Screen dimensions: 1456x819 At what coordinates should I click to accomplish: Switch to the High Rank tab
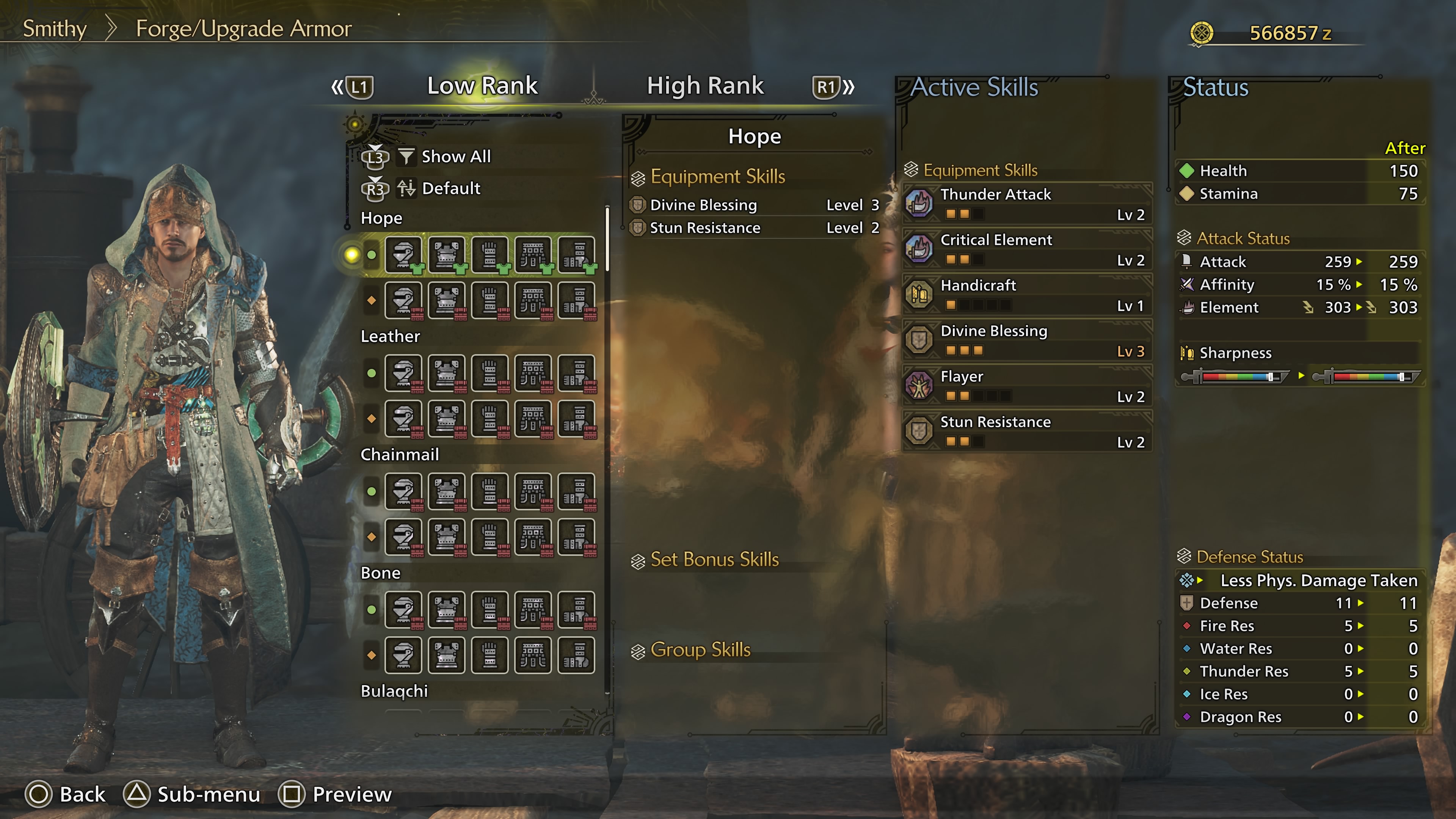pos(705,86)
